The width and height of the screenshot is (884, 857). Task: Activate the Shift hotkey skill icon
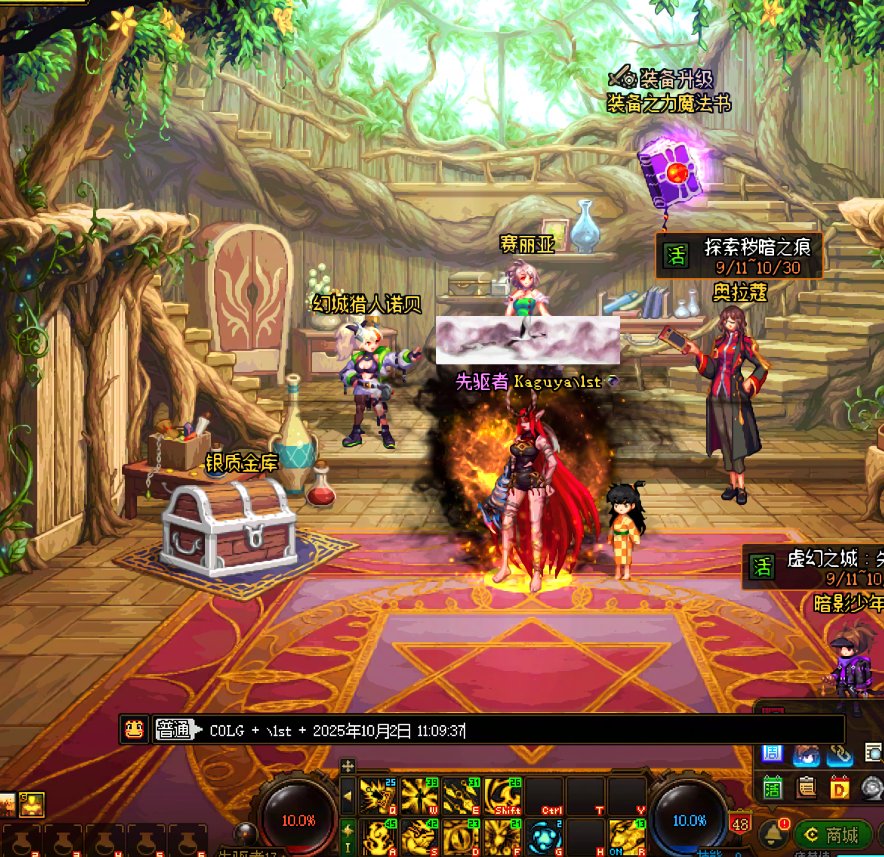[503, 796]
